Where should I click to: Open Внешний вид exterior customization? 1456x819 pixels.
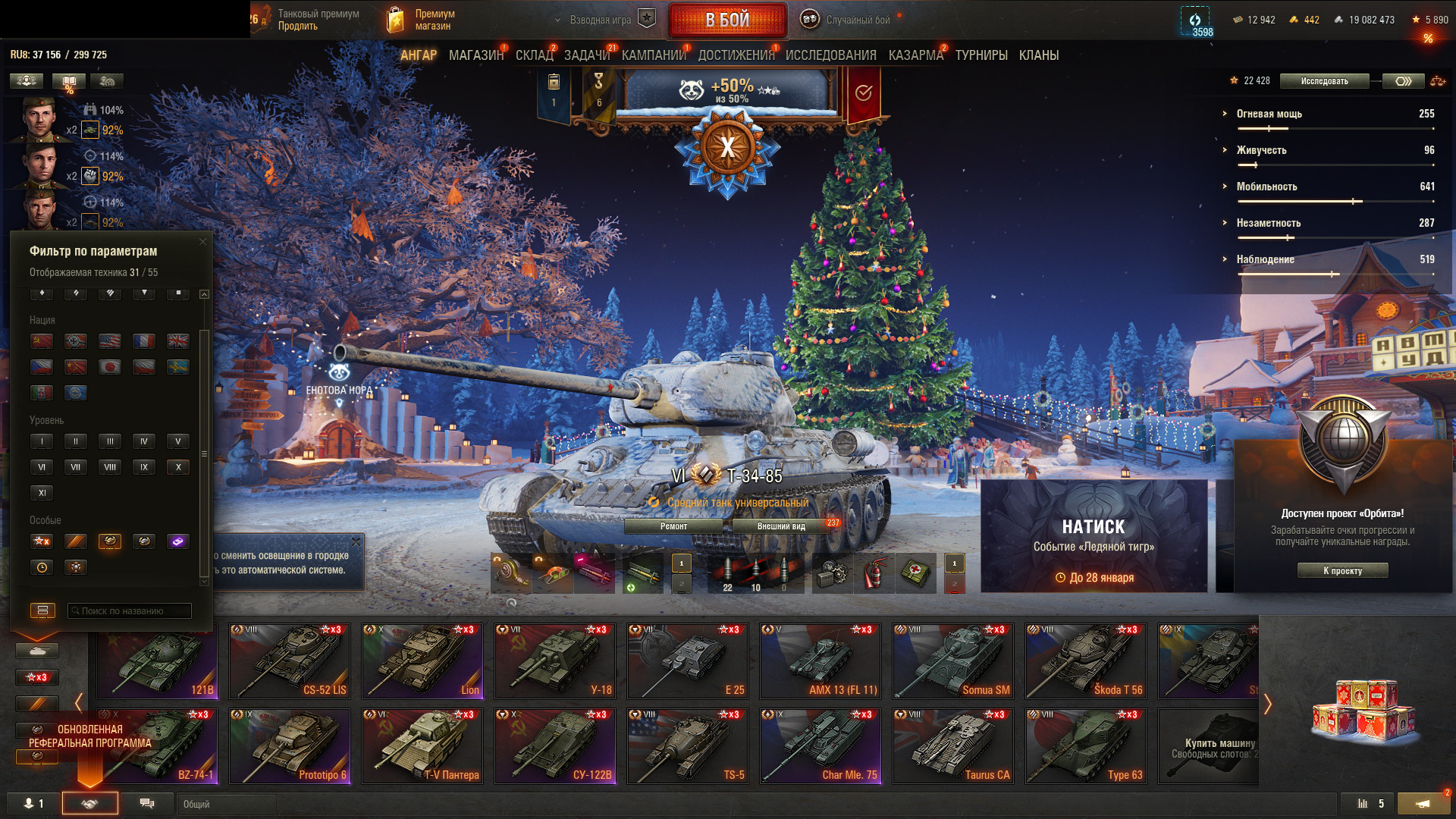[781, 526]
